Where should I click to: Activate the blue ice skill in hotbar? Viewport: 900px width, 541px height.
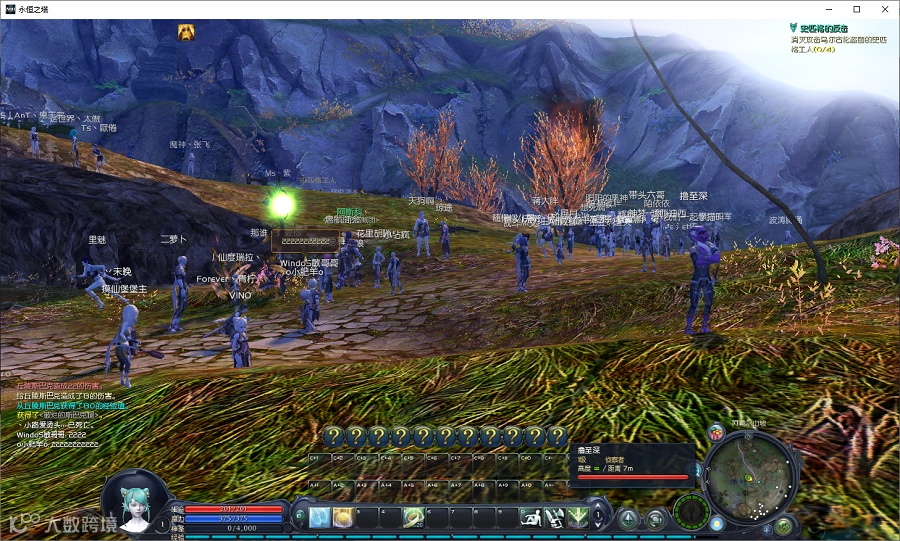[x=319, y=517]
